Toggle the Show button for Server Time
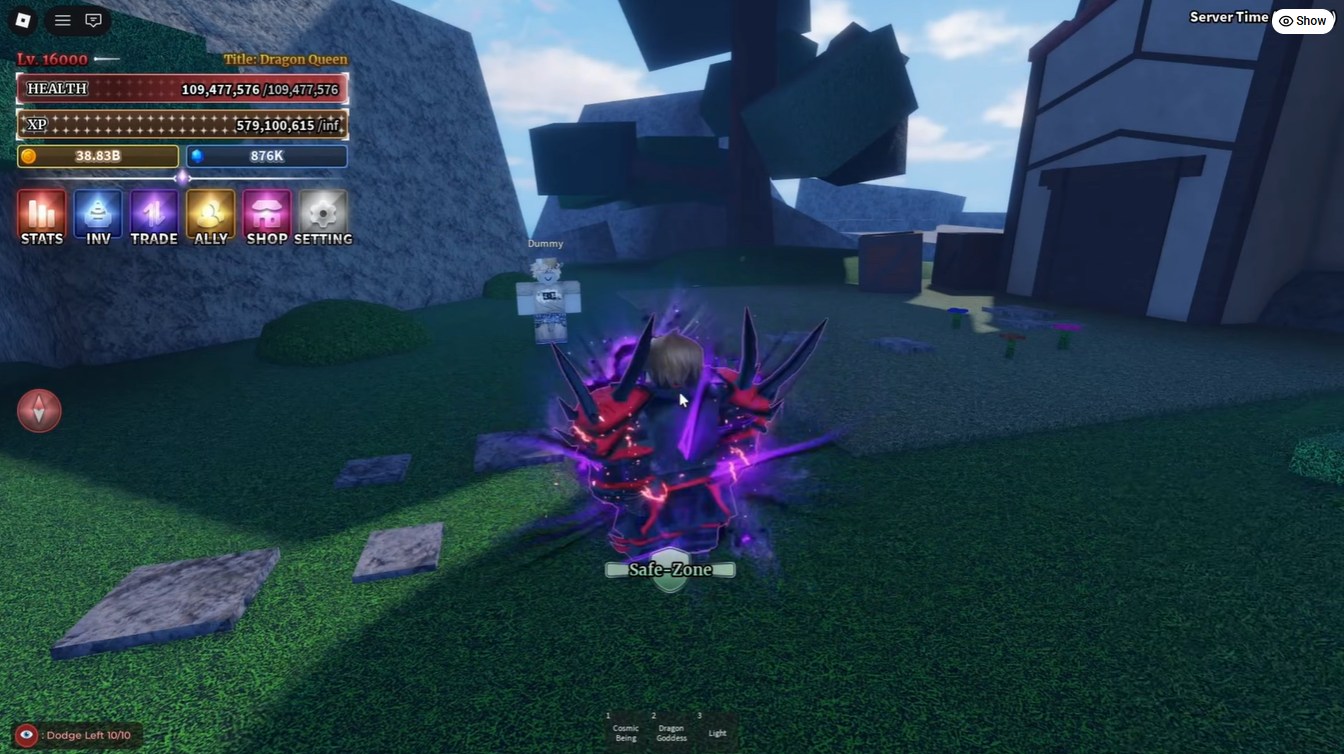Screen dimensions: 1344x754 (1302, 20)
